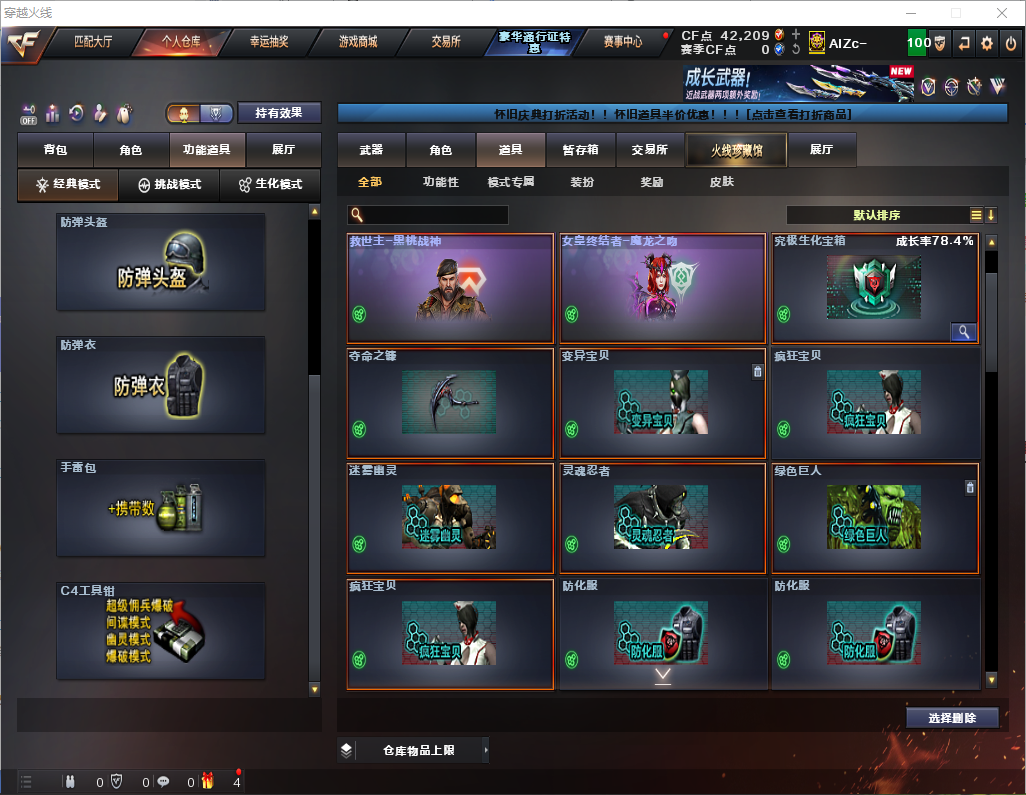This screenshot has width=1026, height=795.
Task: Open the 持有效果 owned effects panel
Action: click(x=279, y=113)
